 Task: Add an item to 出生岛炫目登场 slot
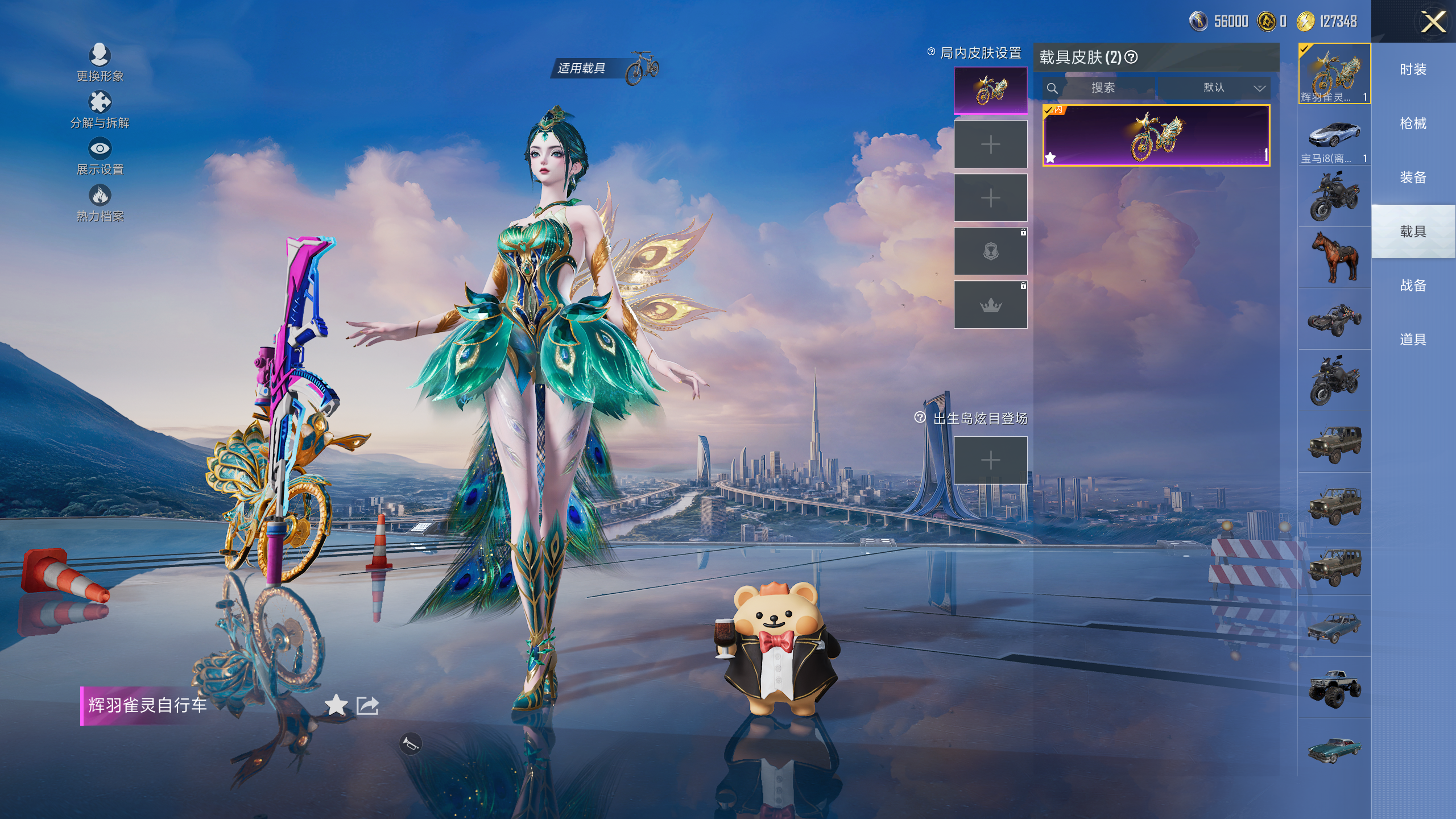coord(990,460)
